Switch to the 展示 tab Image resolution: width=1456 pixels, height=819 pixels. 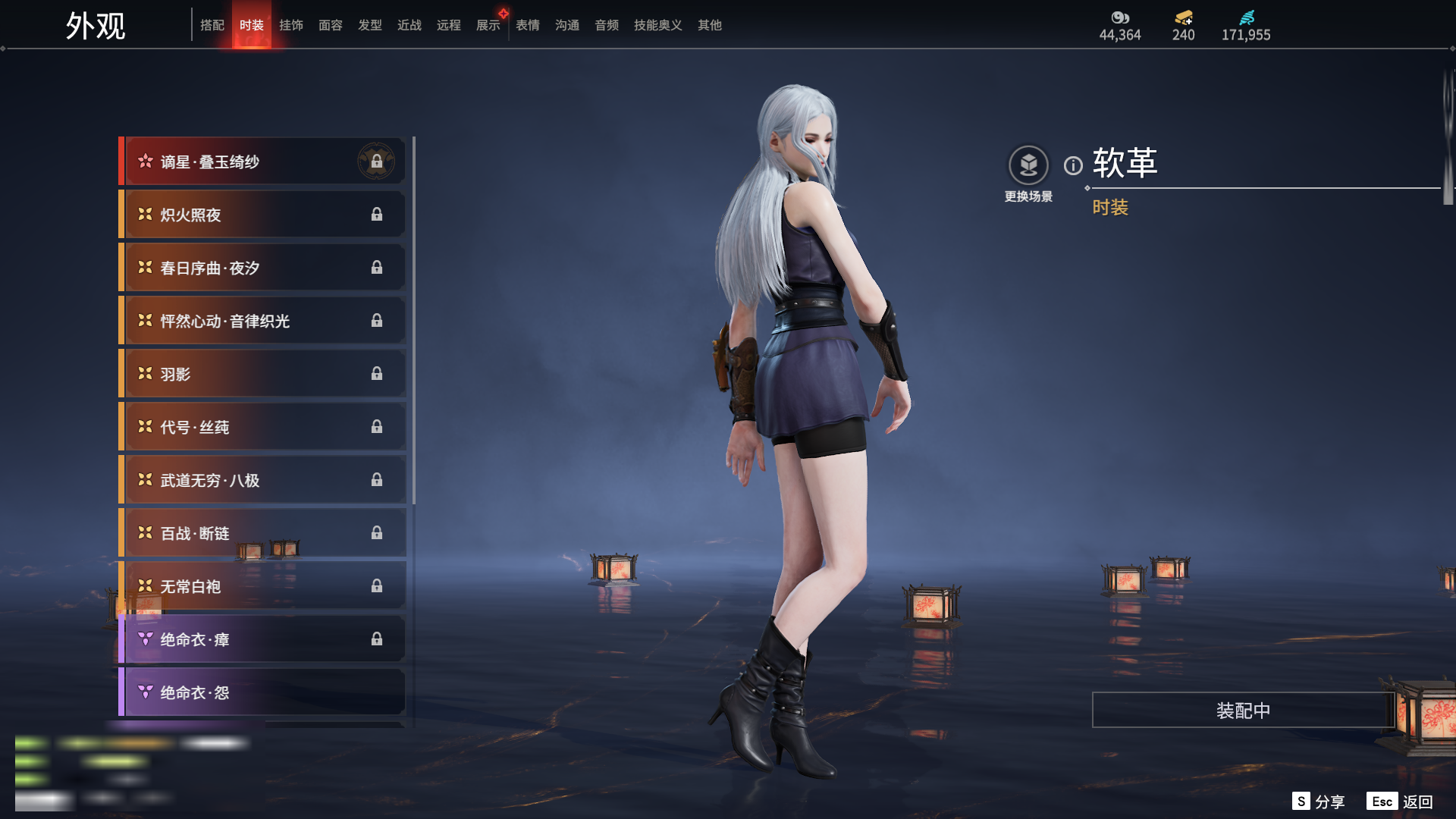[x=488, y=25]
